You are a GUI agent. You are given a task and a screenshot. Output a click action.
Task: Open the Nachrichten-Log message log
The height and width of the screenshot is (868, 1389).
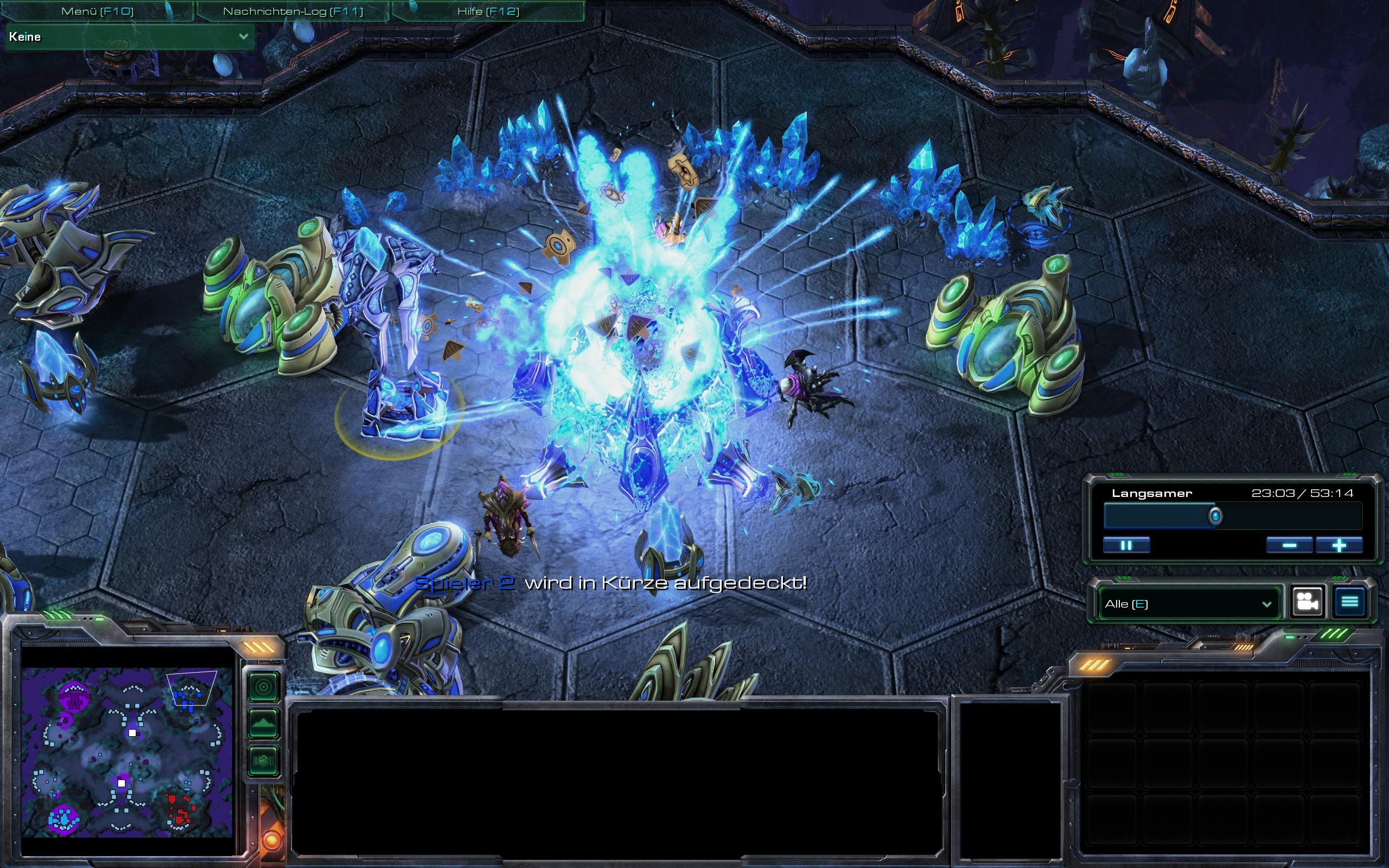[x=293, y=11]
